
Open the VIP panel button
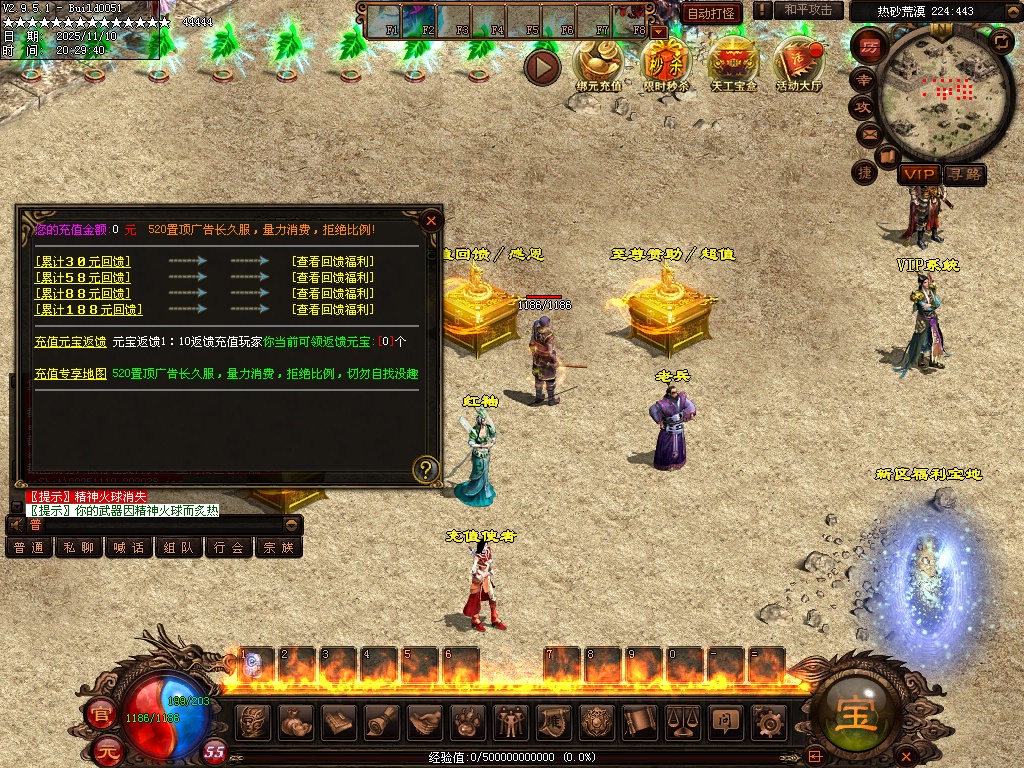click(917, 174)
